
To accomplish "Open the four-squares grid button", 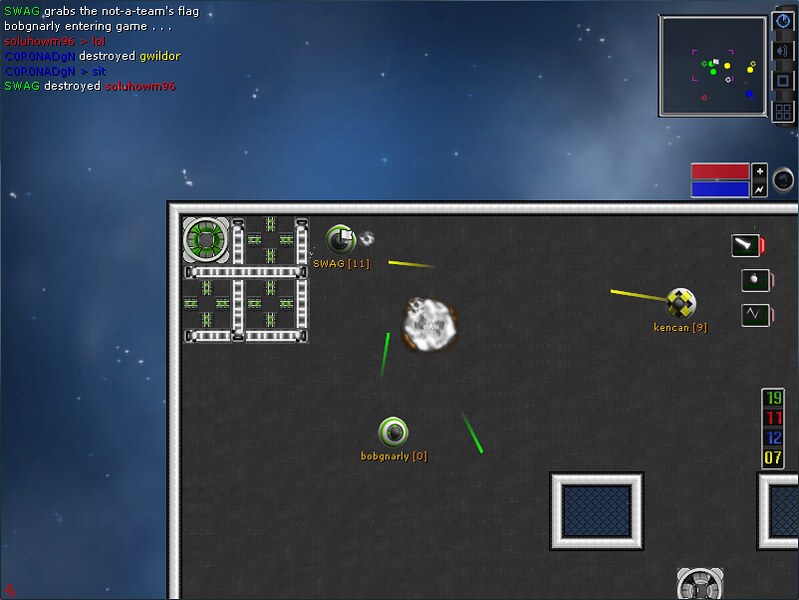I will point(783,111).
